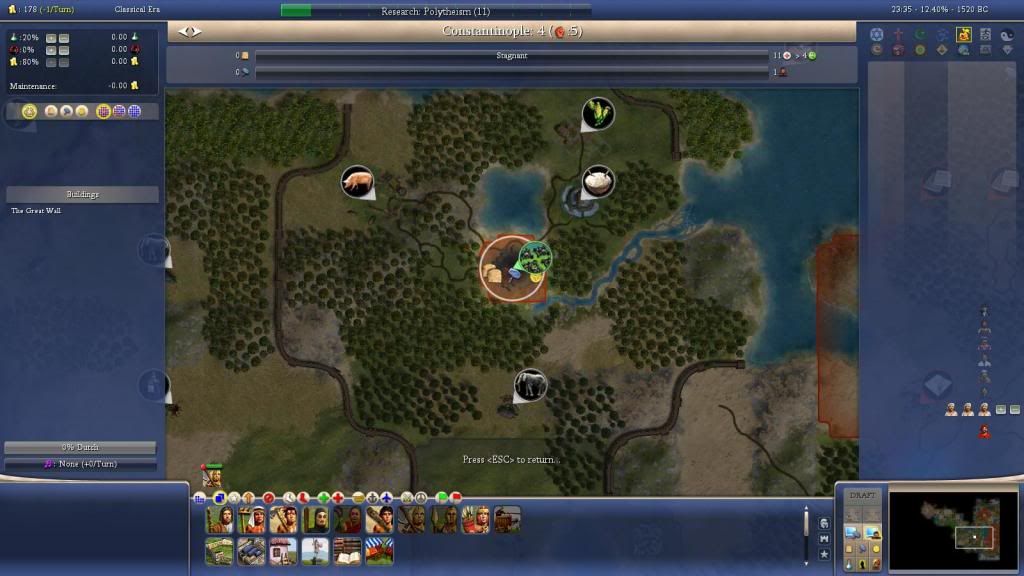Select the red-highlighted specialist citizen icon
The image size is (1024, 576).
[x=984, y=432]
